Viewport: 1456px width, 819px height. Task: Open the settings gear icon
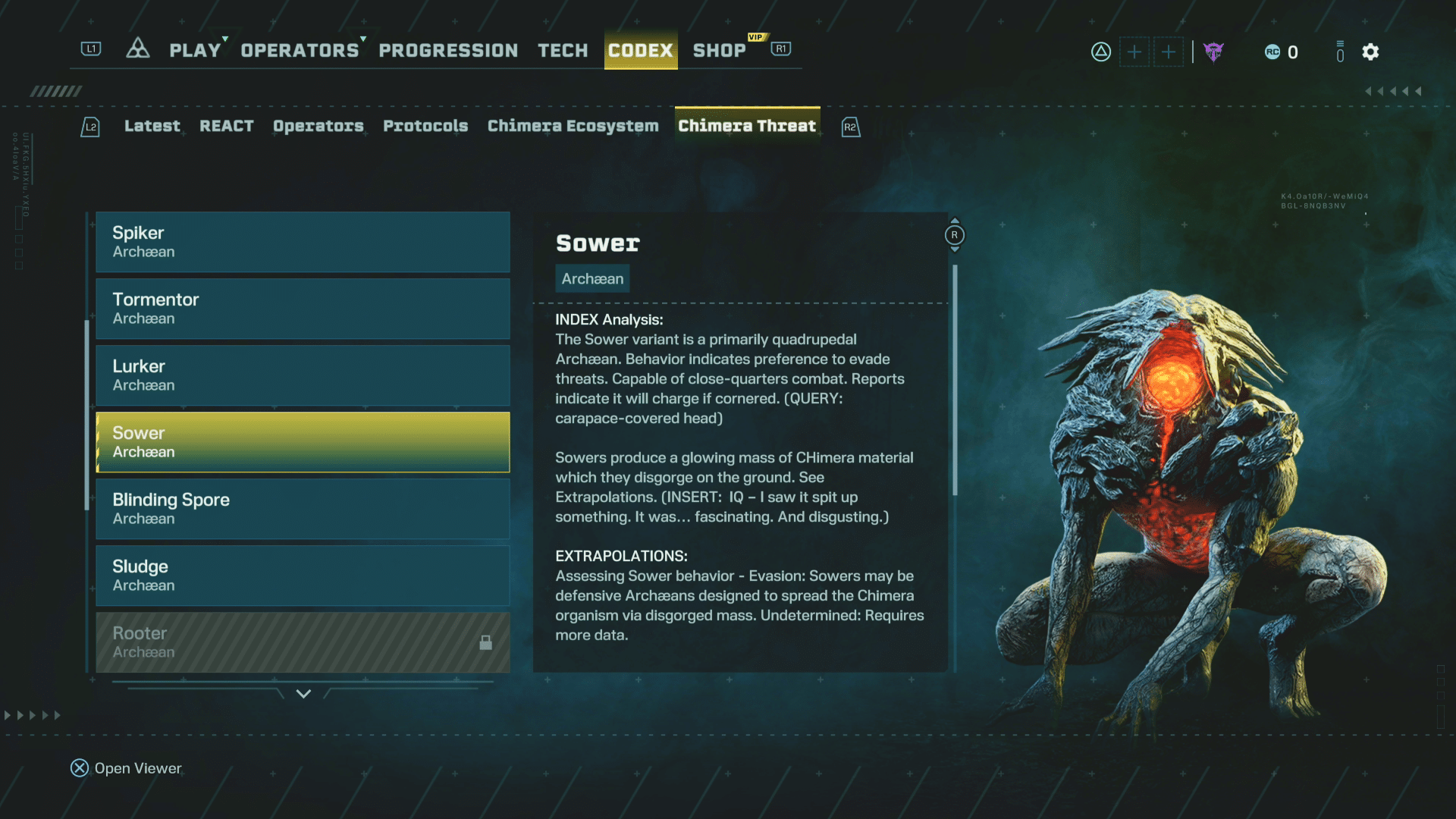[x=1370, y=52]
